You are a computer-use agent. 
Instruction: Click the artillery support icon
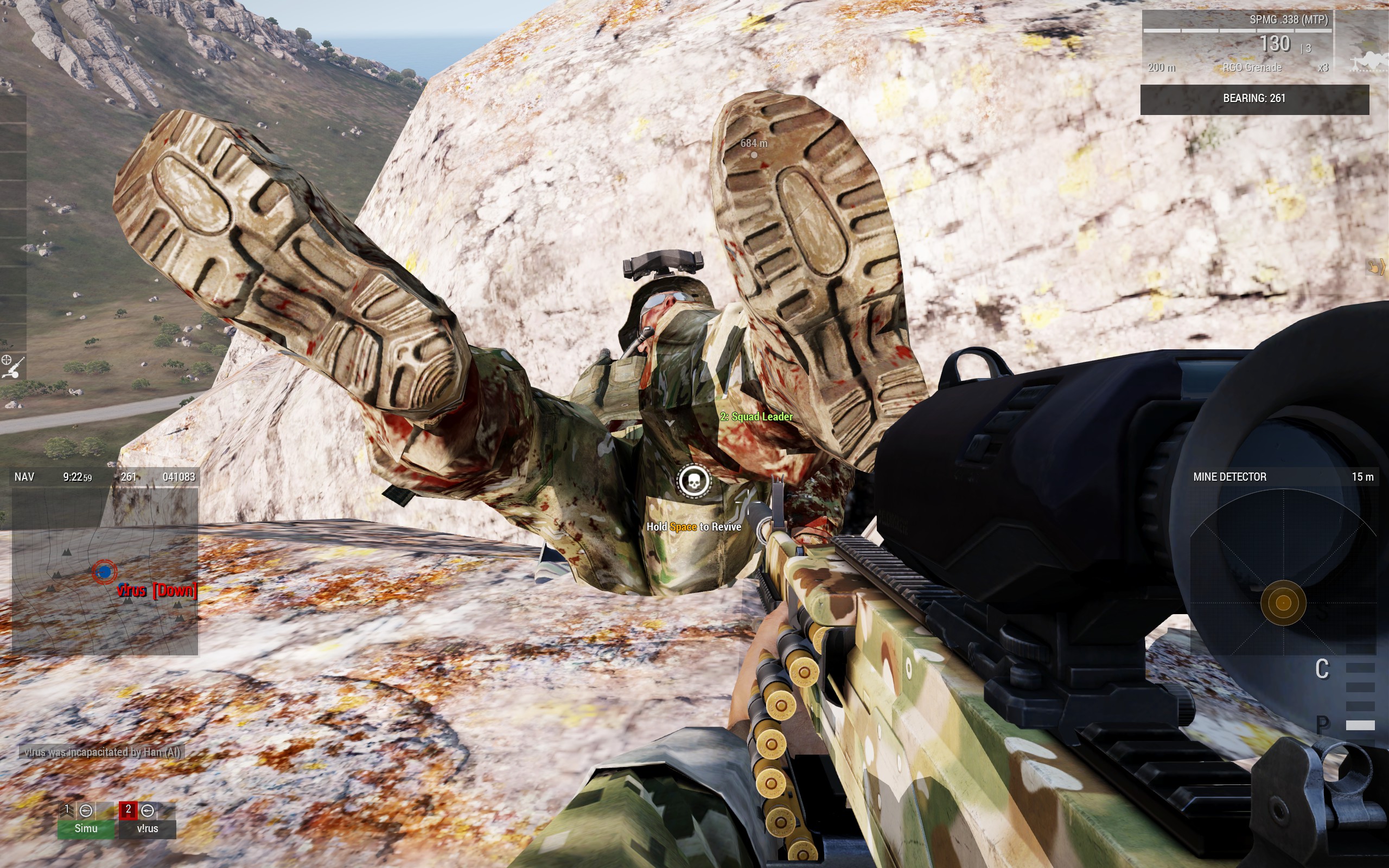click(12, 367)
